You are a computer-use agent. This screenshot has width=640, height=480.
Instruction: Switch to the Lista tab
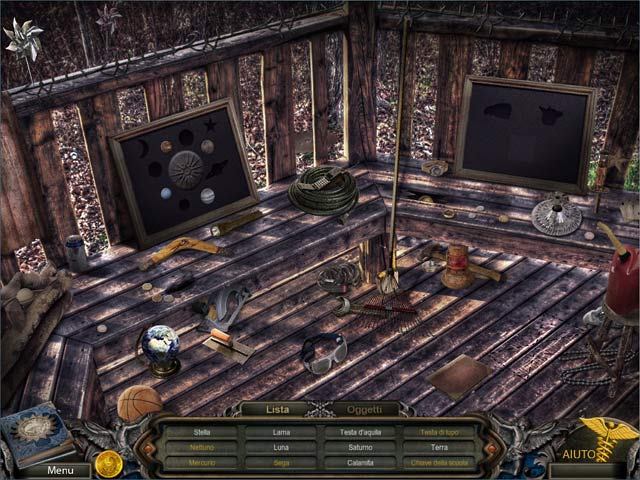[277, 409]
